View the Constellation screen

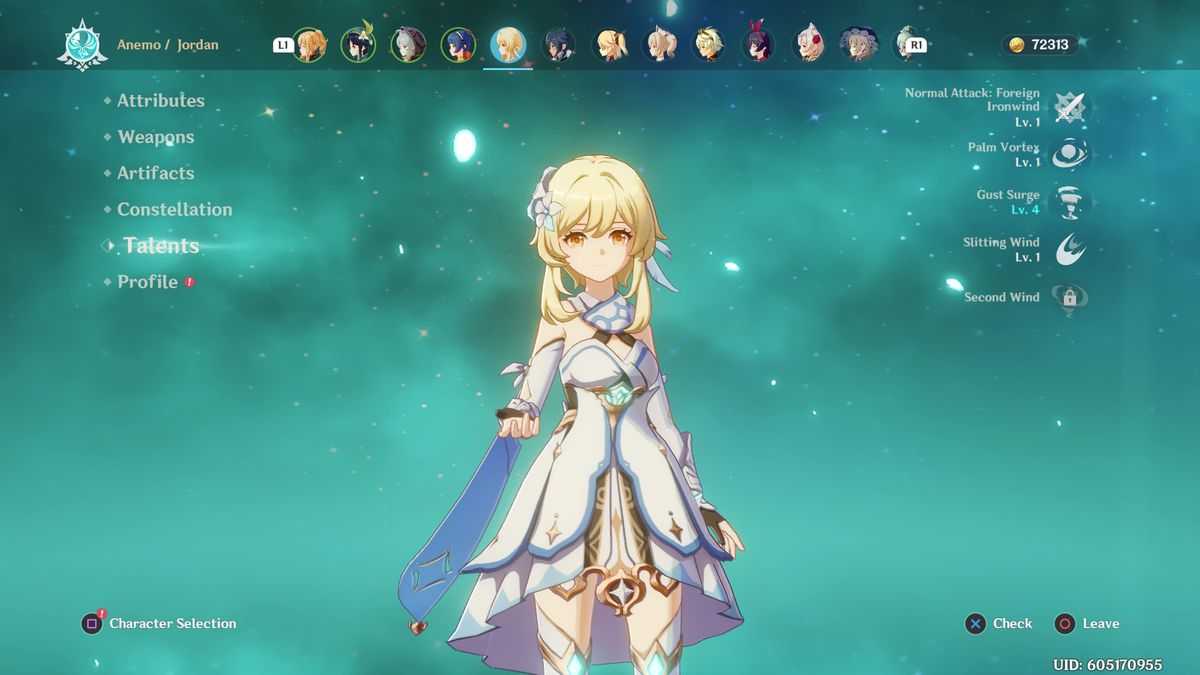(x=174, y=209)
